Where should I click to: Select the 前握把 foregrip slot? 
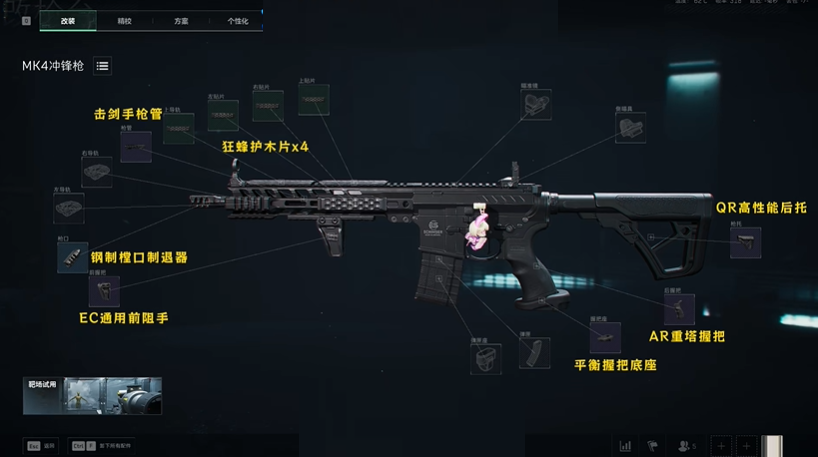coord(103,291)
